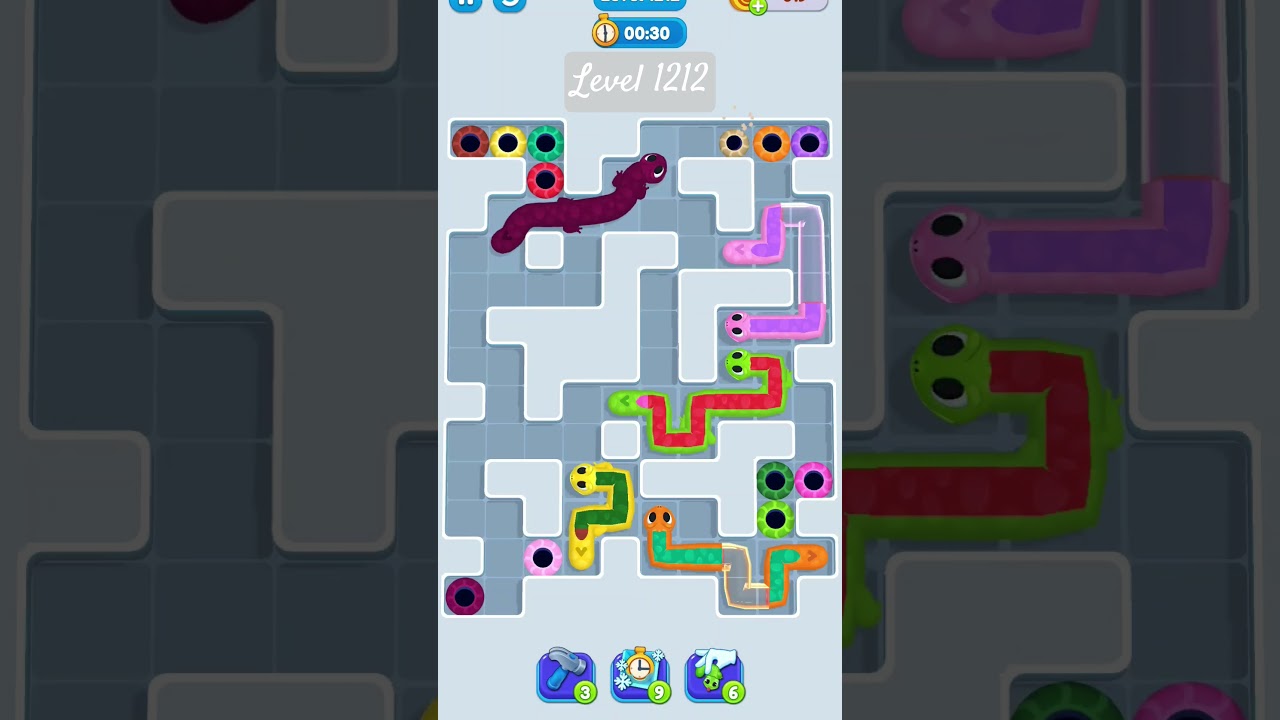
Task: Tap the green hole in the top-left row
Action: (x=547, y=141)
